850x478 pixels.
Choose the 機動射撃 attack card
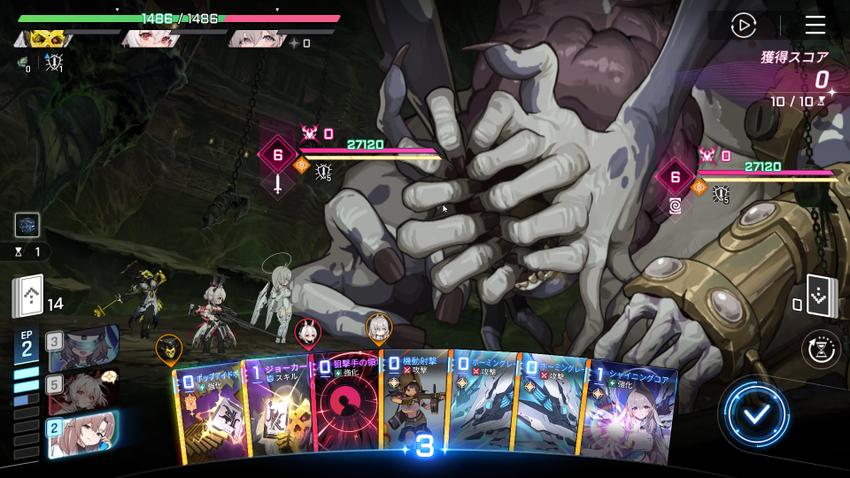(x=414, y=405)
